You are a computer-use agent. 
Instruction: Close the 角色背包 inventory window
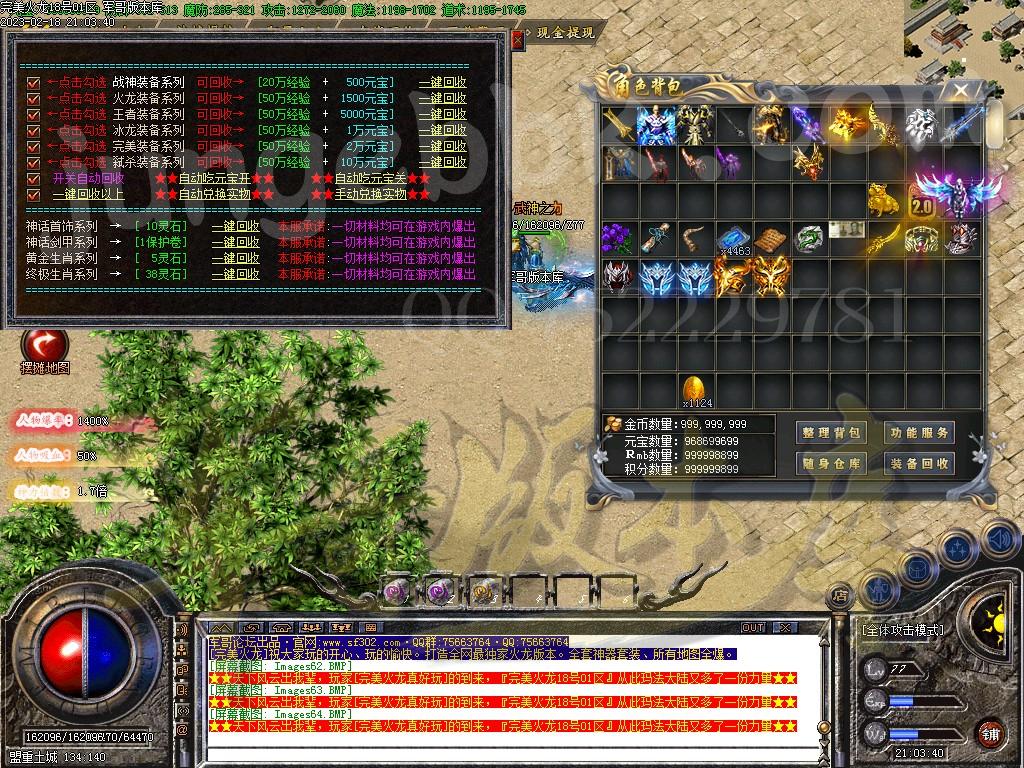[x=961, y=90]
